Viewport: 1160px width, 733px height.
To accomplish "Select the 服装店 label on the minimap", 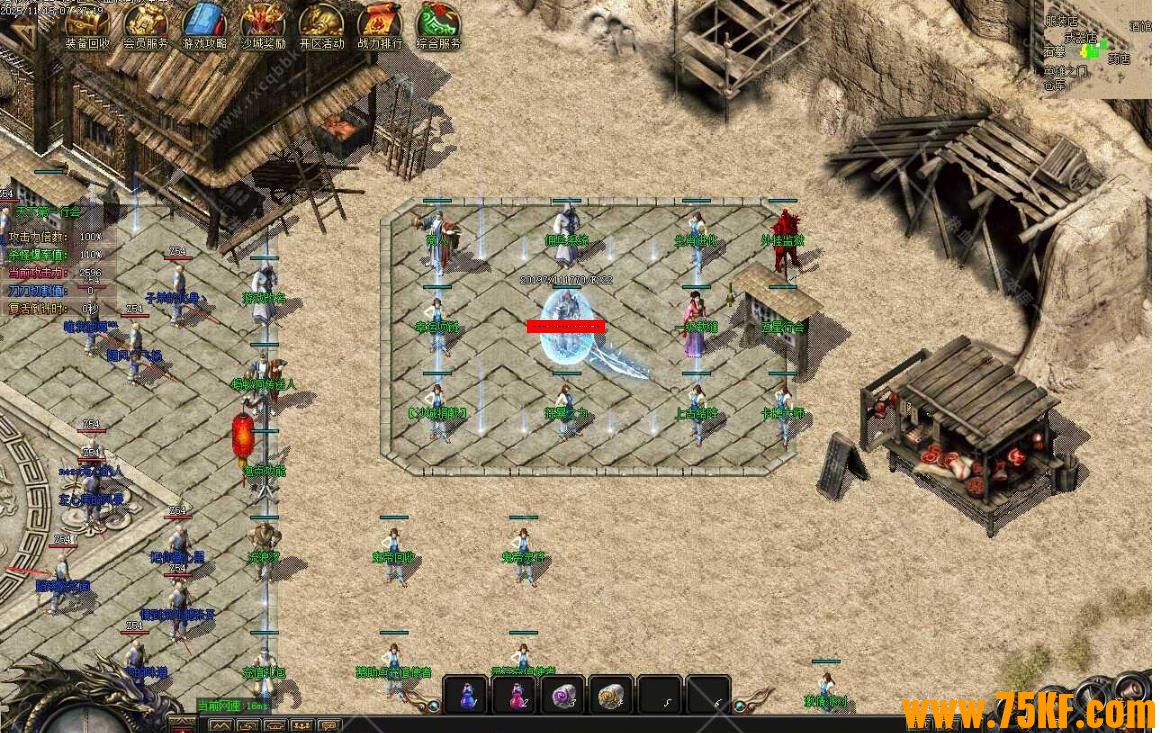I will tap(1061, 21).
